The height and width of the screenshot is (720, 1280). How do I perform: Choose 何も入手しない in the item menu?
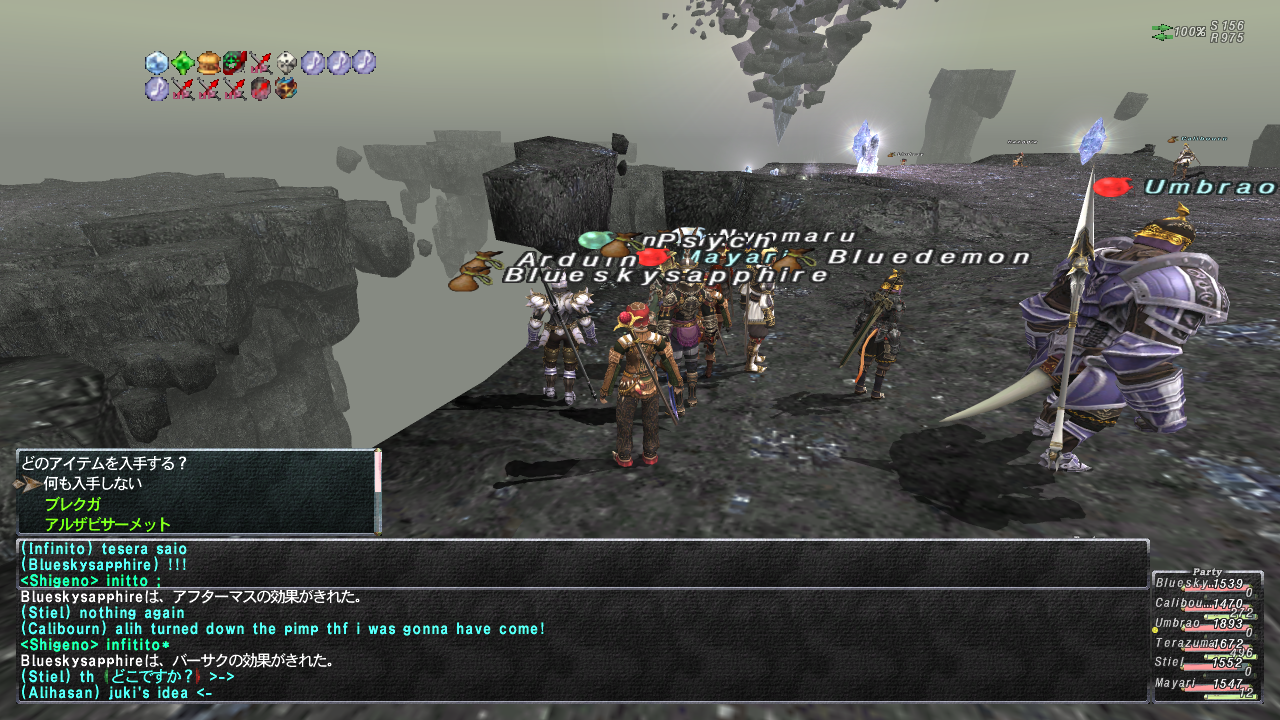[92, 484]
